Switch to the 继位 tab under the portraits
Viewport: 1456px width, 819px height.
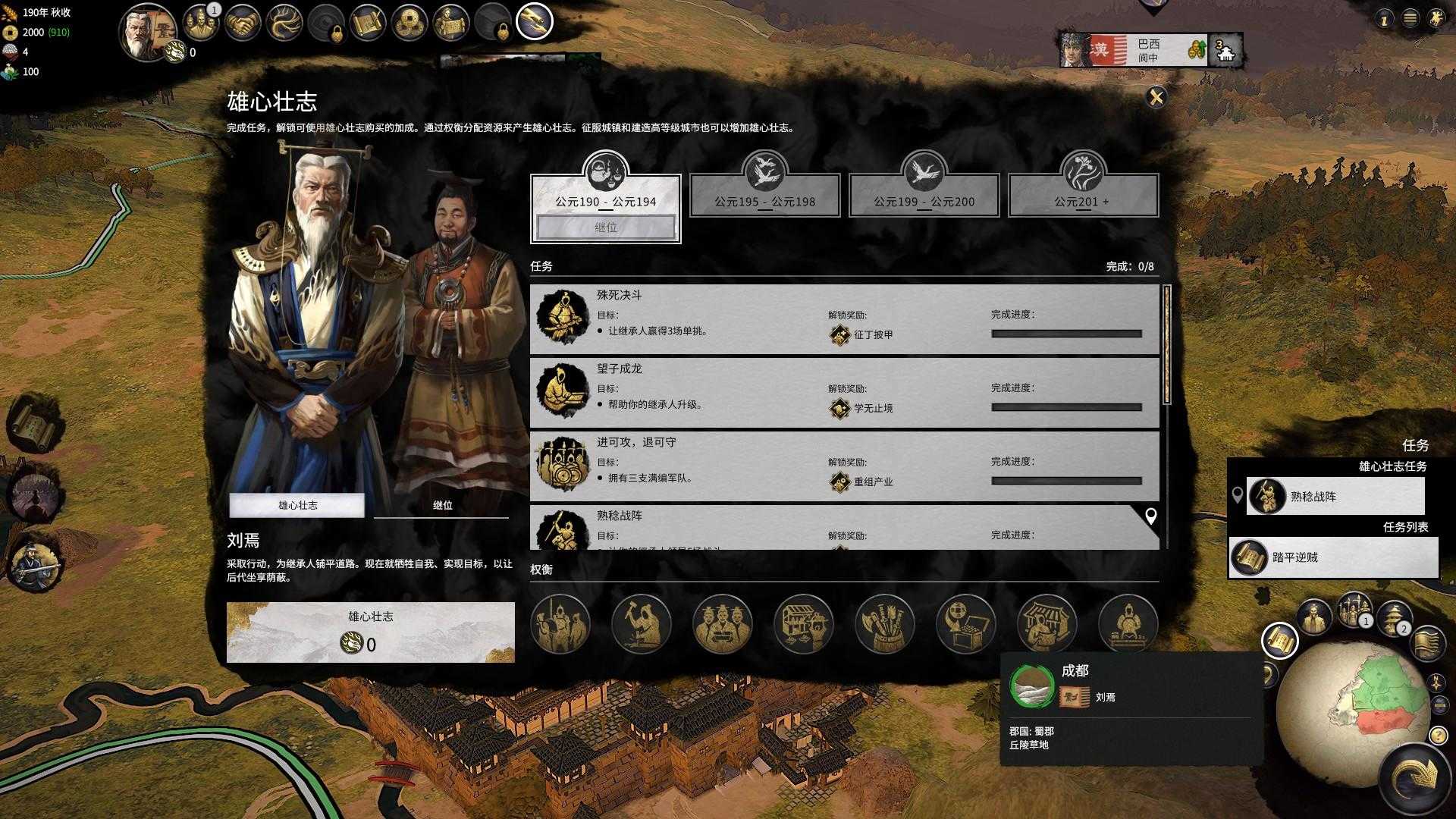(x=442, y=505)
